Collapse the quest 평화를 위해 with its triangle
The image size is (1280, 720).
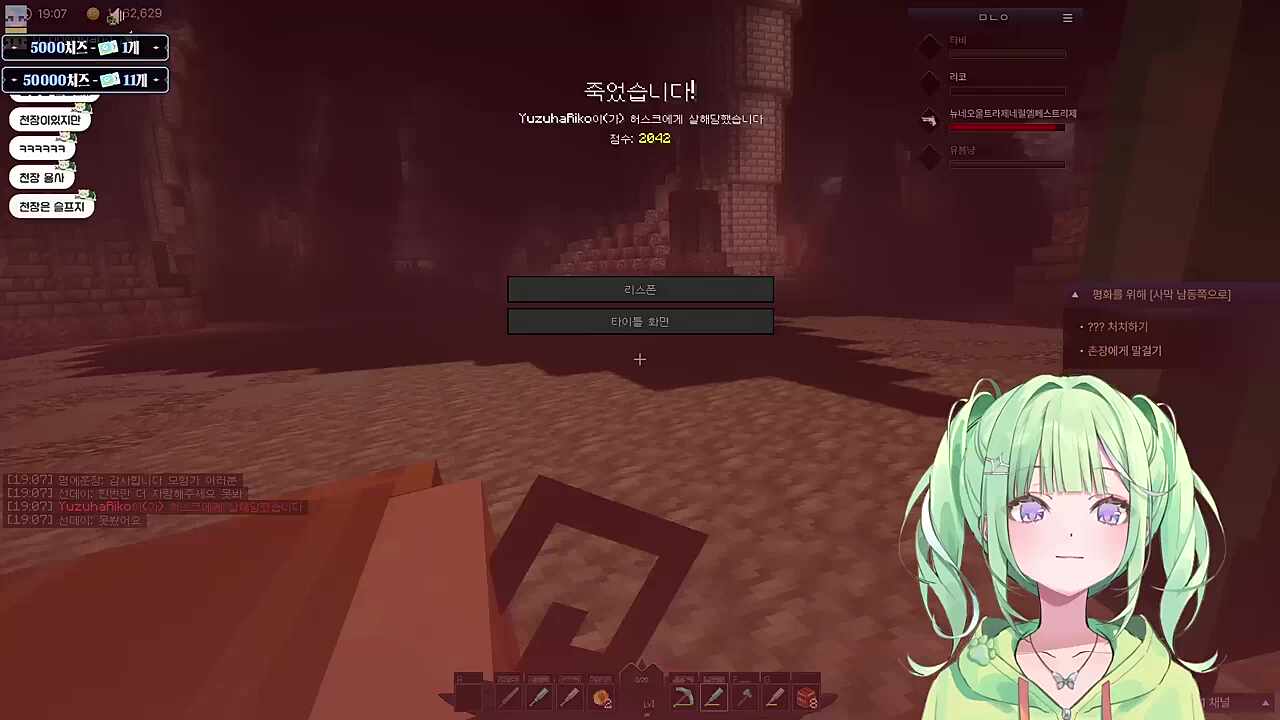(1074, 294)
